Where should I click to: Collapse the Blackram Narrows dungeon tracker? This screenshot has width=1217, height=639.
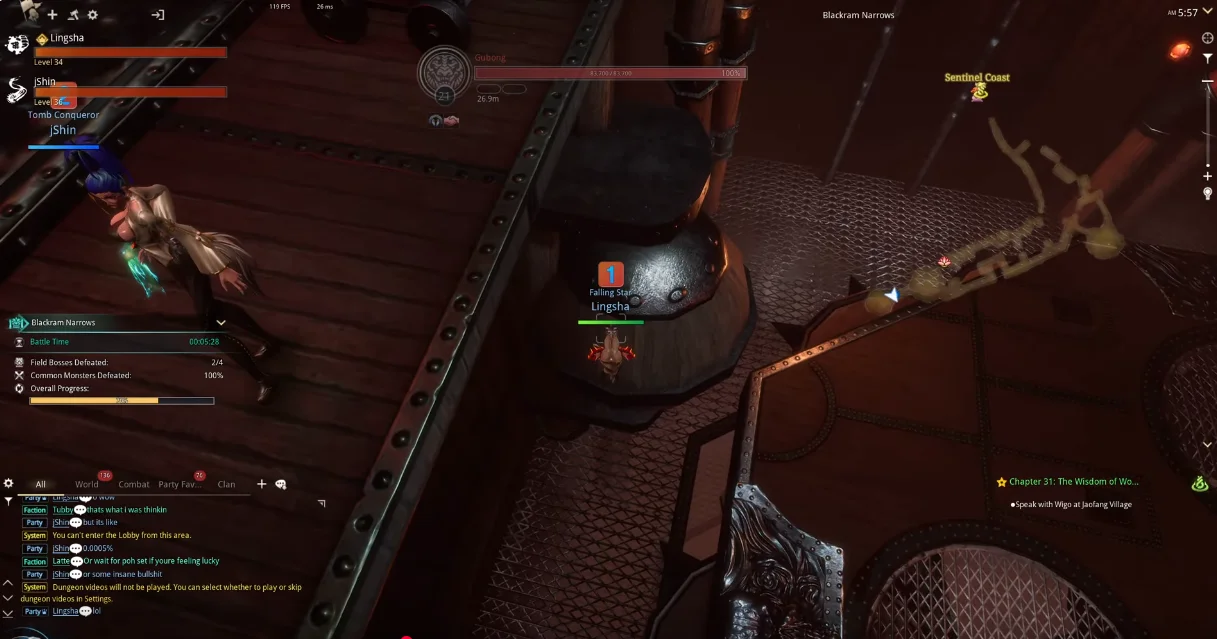(221, 323)
